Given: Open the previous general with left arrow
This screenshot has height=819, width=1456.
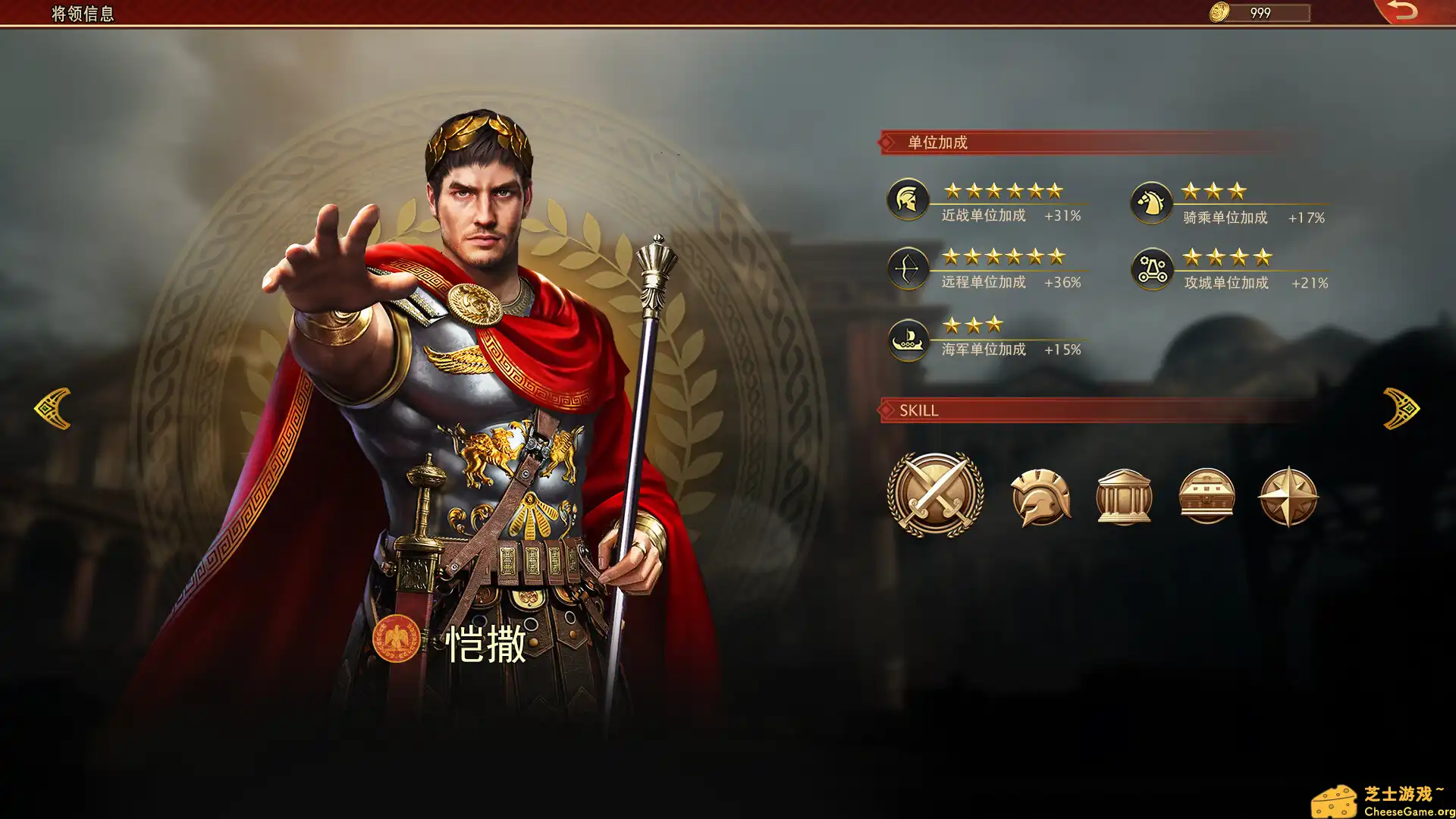Looking at the screenshot, I should [x=52, y=409].
